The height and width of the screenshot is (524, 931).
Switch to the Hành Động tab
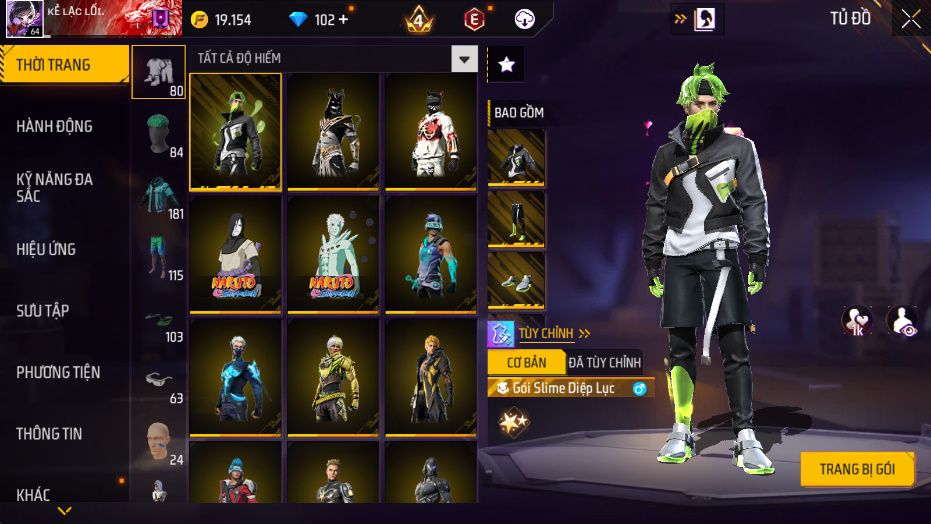pos(55,126)
